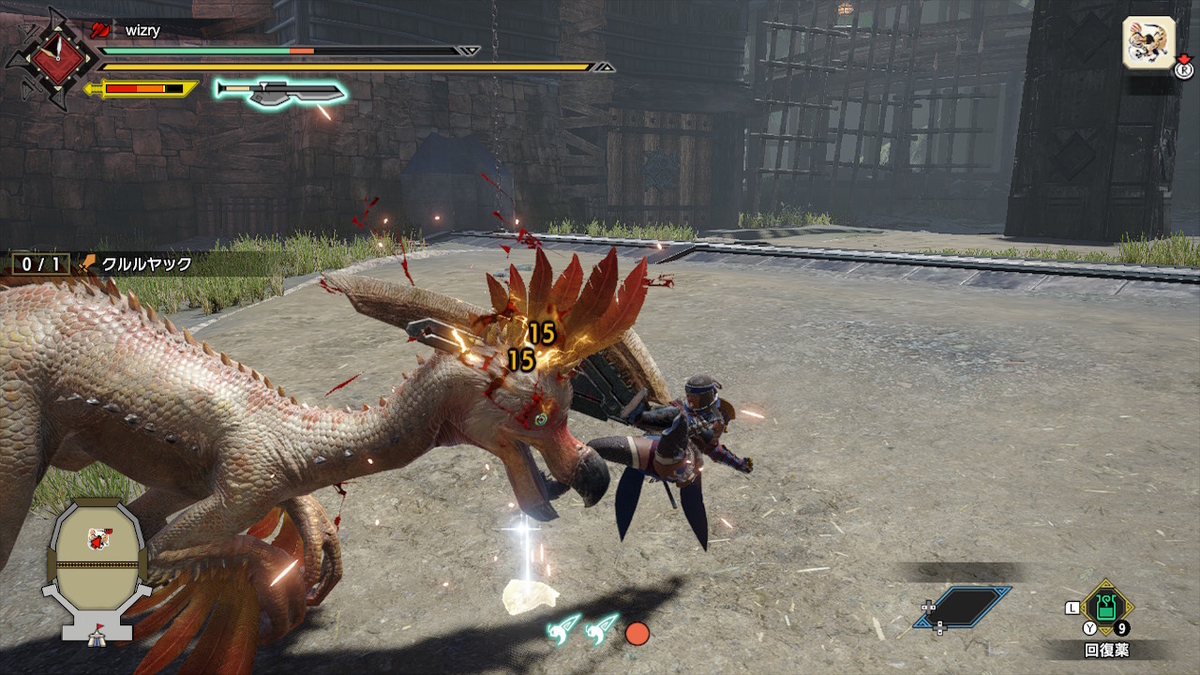This screenshot has height=675, width=1200.
Task: Select the empty ammo slot panel
Action: tap(962, 607)
